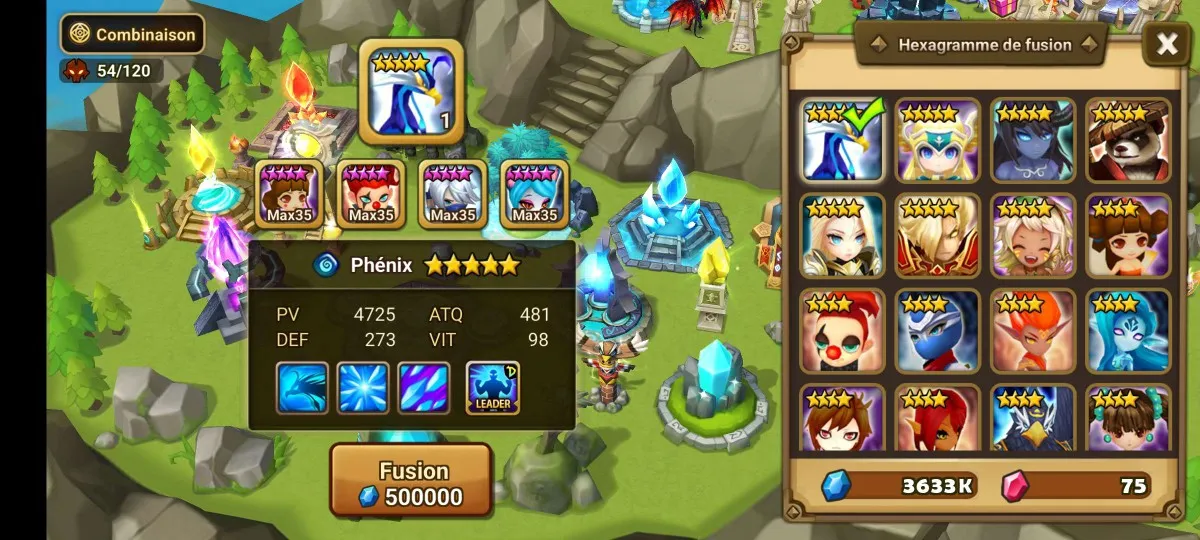Confirm Fusion for 500000 mana

411,483
